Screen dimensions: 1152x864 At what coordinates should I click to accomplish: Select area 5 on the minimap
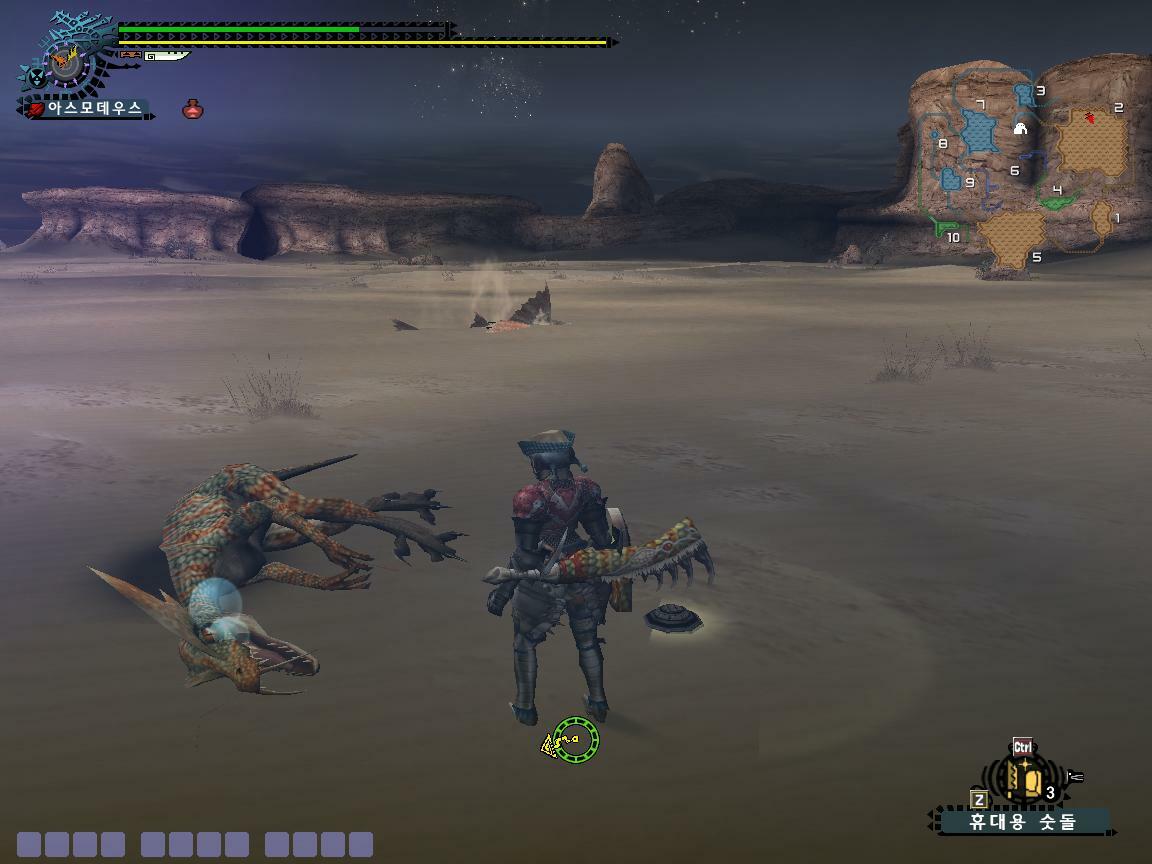coord(1011,237)
